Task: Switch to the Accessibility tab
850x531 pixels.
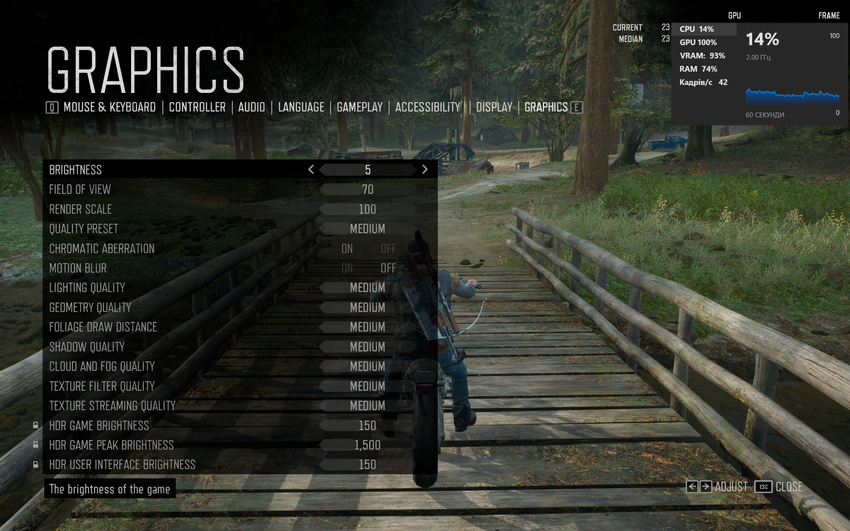Action: coord(427,107)
